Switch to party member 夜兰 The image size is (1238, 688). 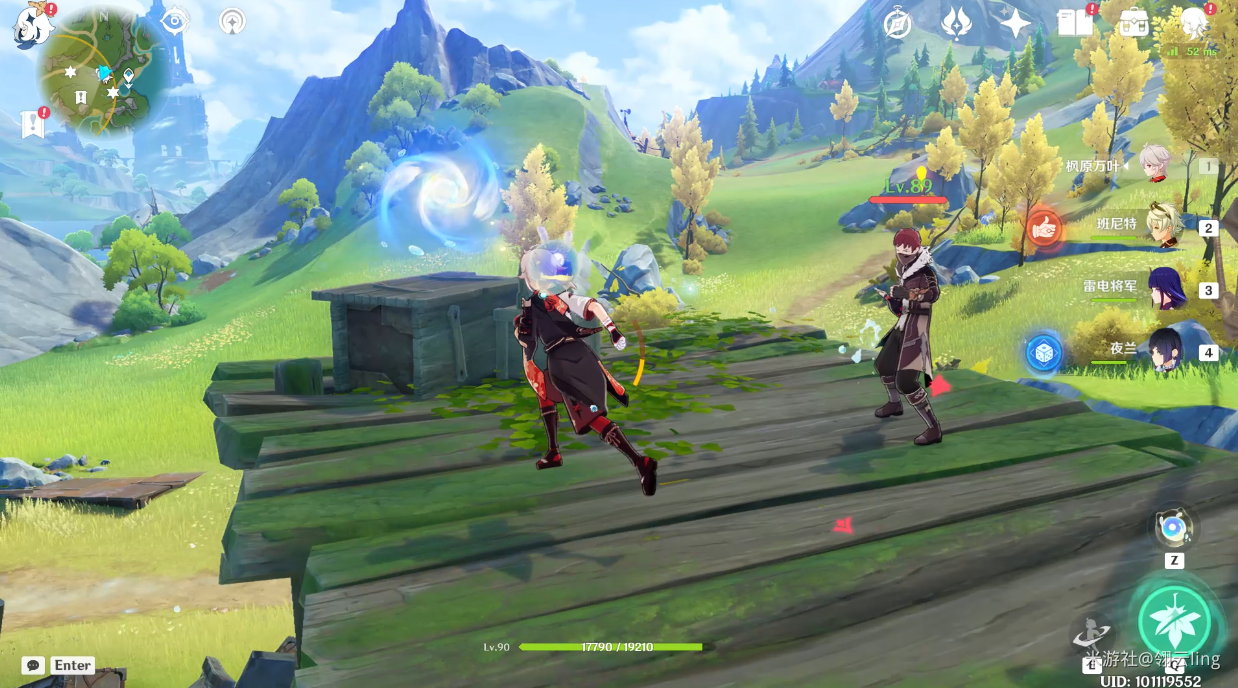pos(1164,350)
